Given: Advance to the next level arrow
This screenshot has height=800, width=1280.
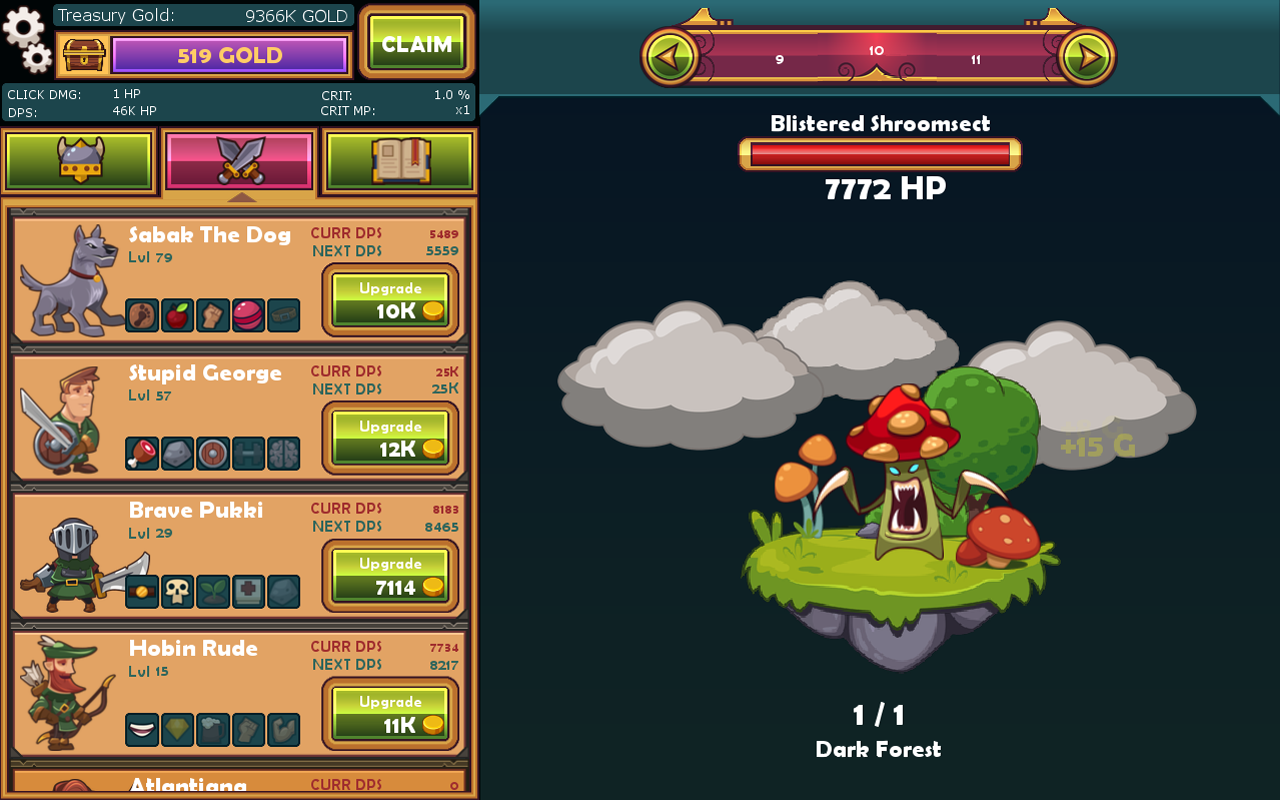Looking at the screenshot, I should click(x=1086, y=56).
